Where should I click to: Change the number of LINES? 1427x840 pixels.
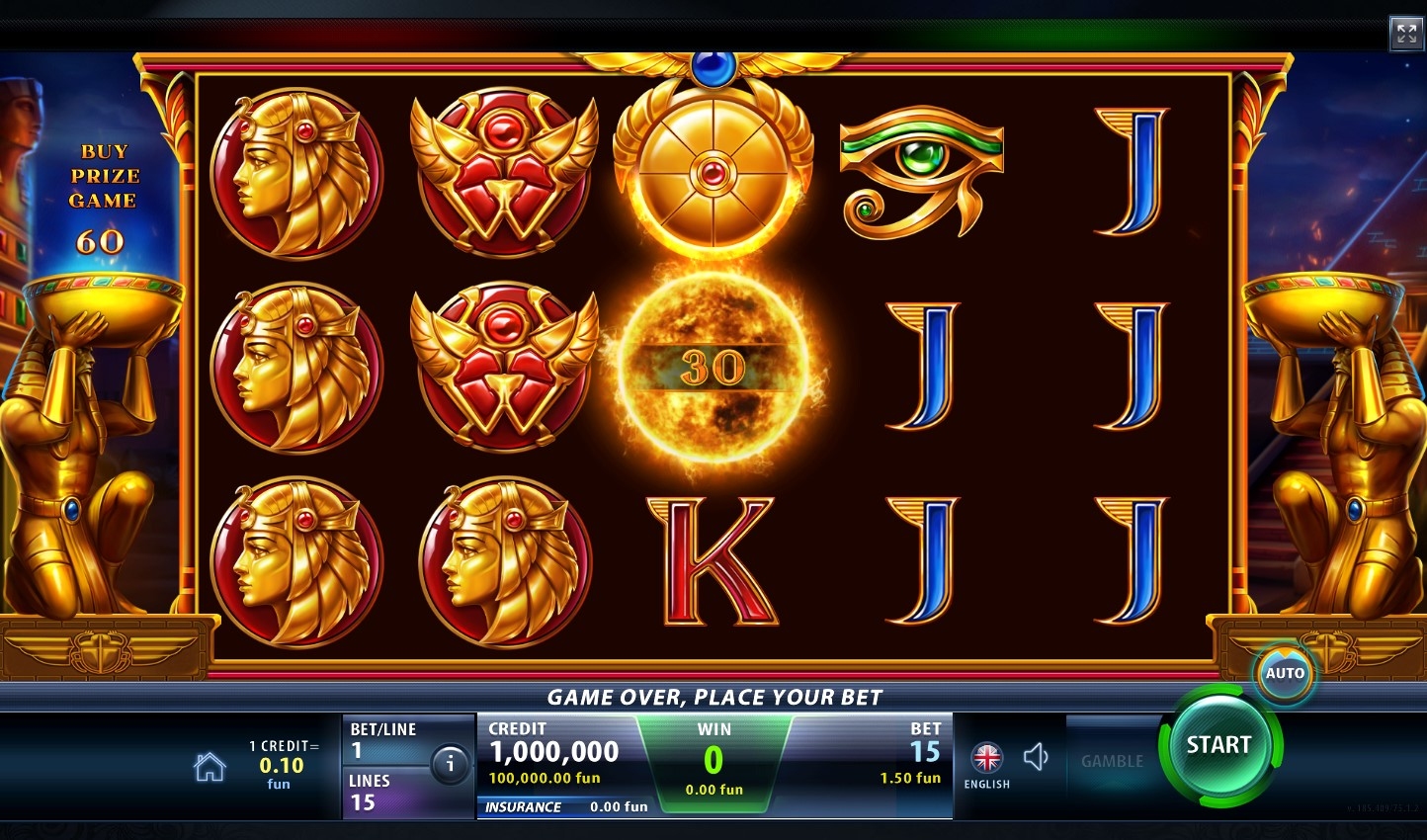tap(385, 793)
